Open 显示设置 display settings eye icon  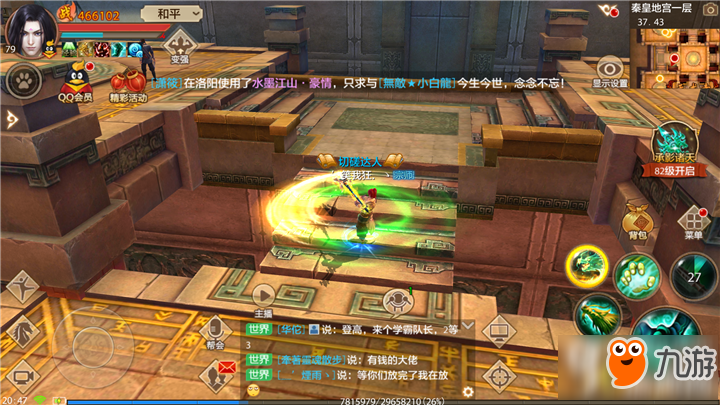pyautogui.click(x=609, y=66)
